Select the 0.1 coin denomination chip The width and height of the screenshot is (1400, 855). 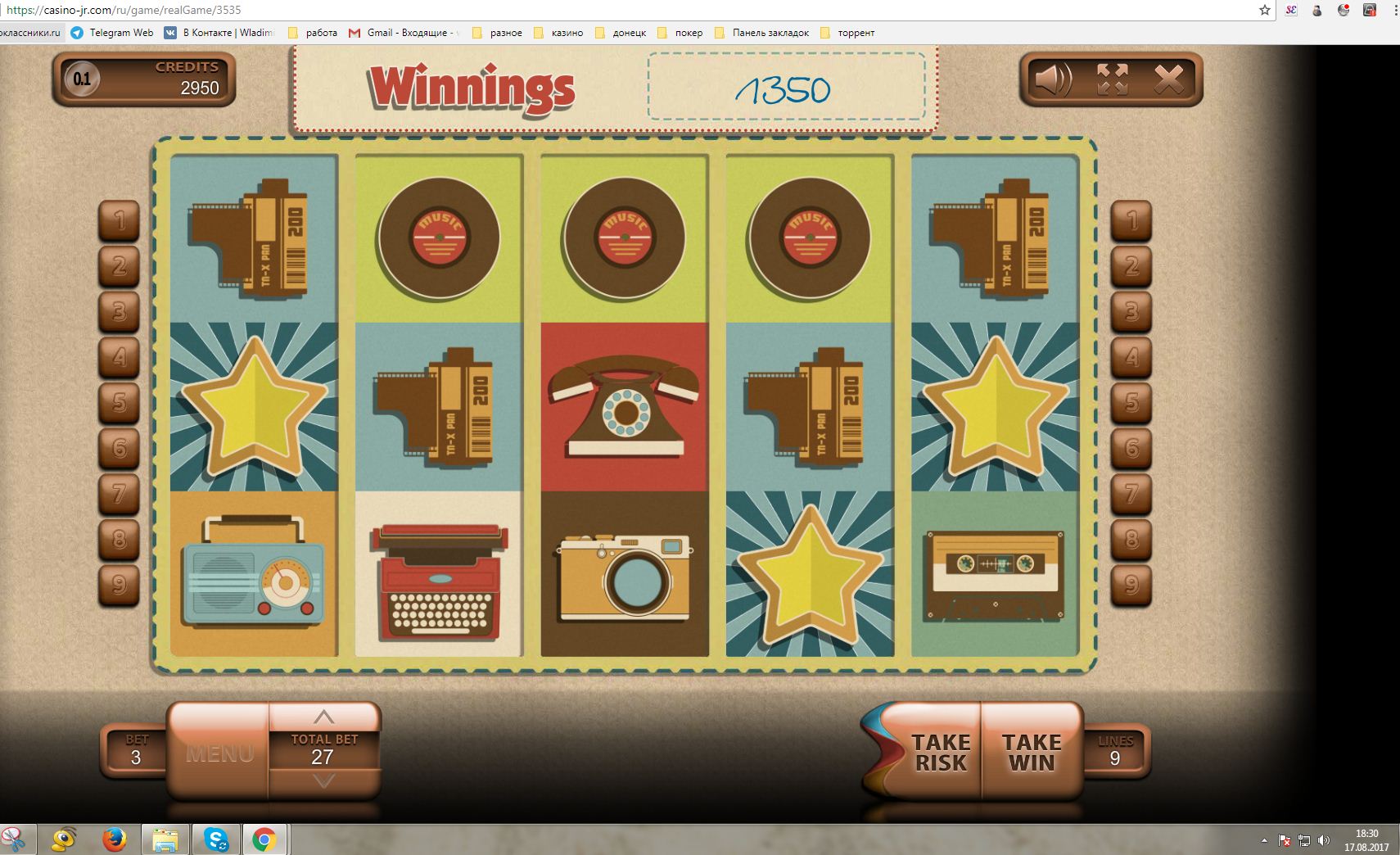click(x=82, y=79)
